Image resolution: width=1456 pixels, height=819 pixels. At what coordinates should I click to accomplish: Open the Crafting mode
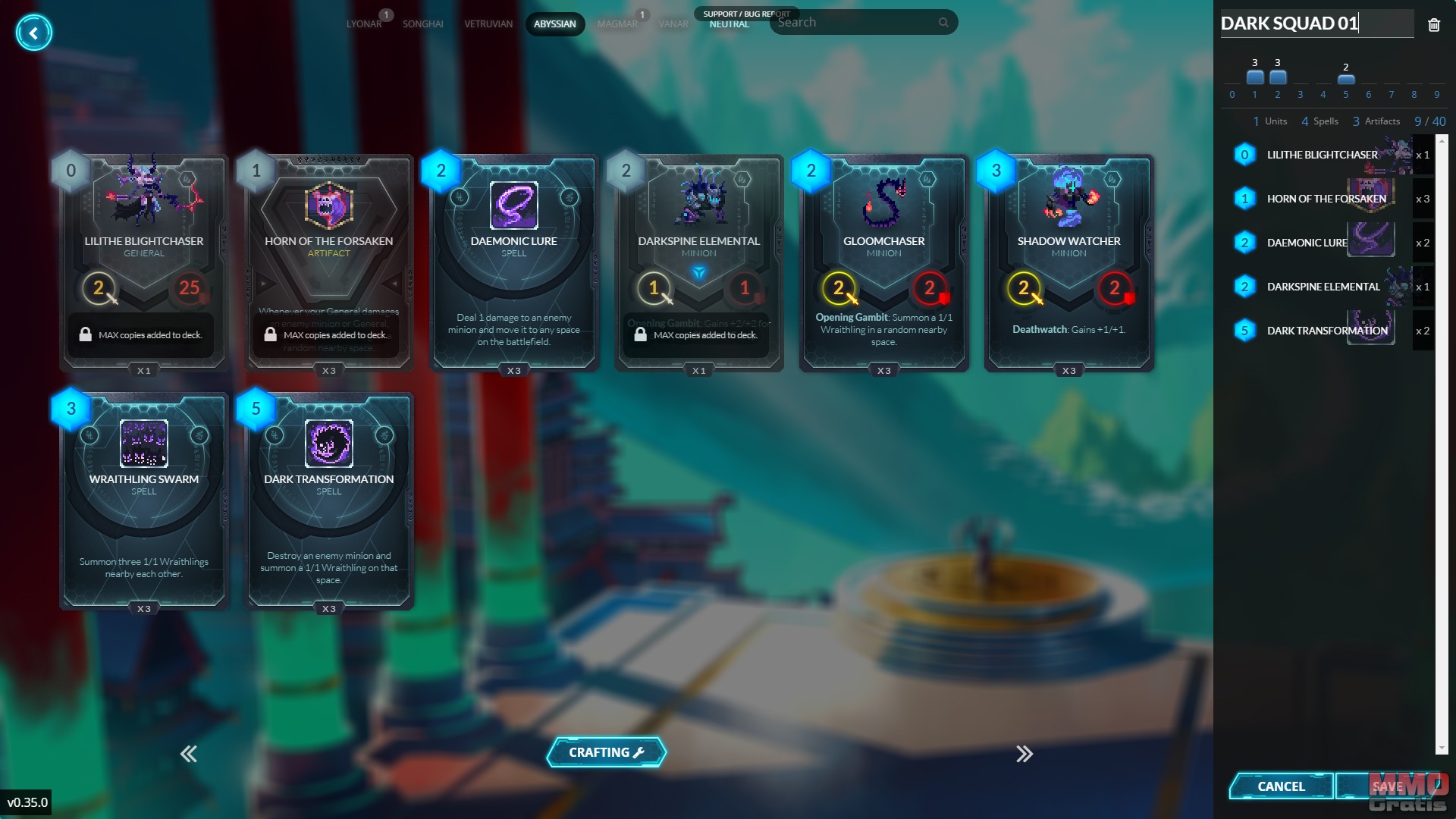point(606,752)
